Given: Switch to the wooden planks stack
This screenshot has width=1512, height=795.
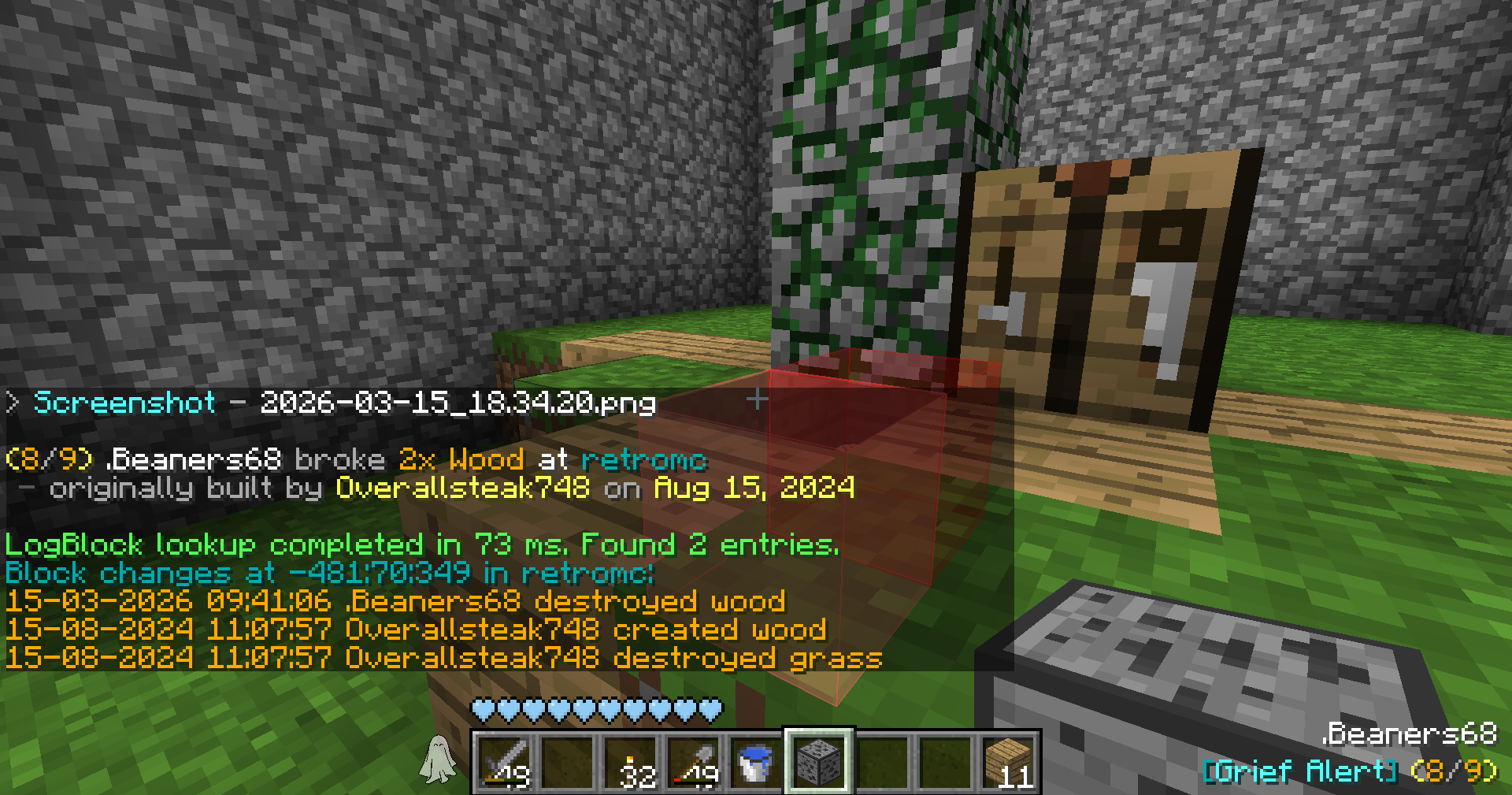Looking at the screenshot, I should (x=1009, y=762).
